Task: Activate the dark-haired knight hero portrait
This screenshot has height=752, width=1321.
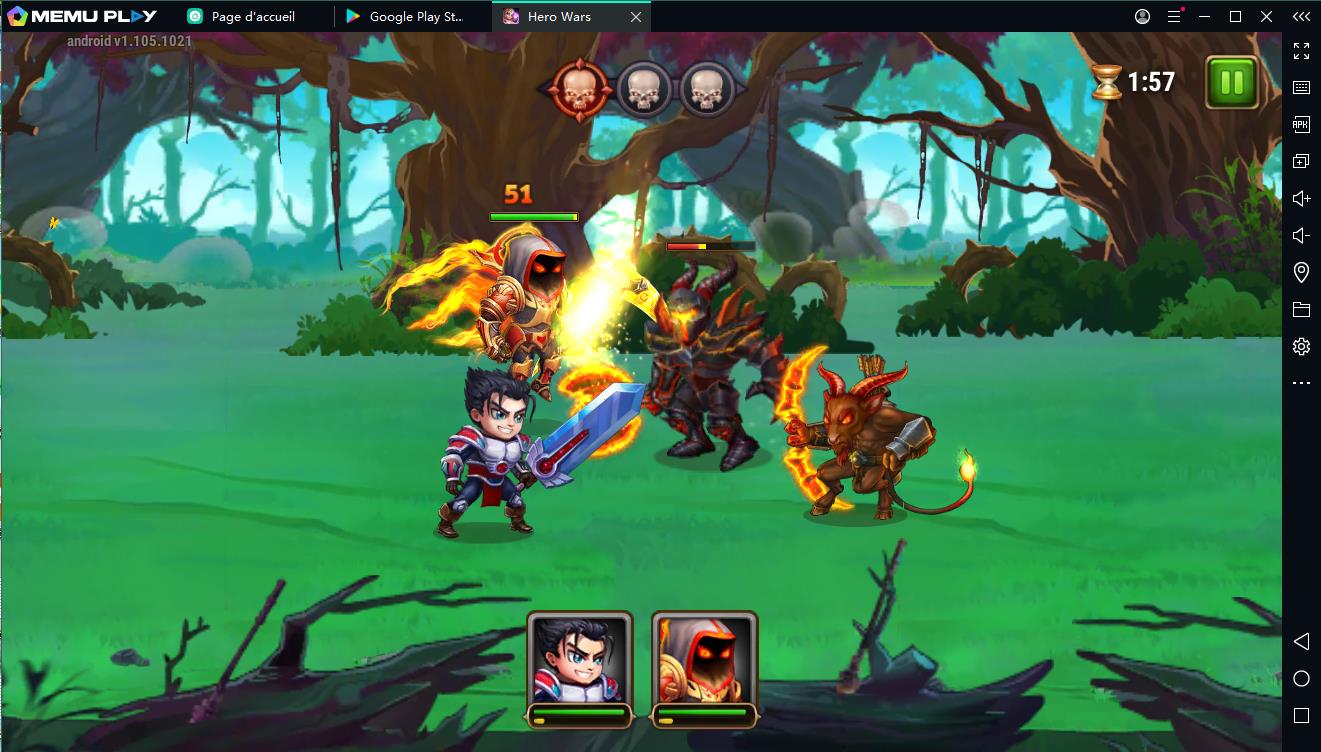Action: point(579,658)
